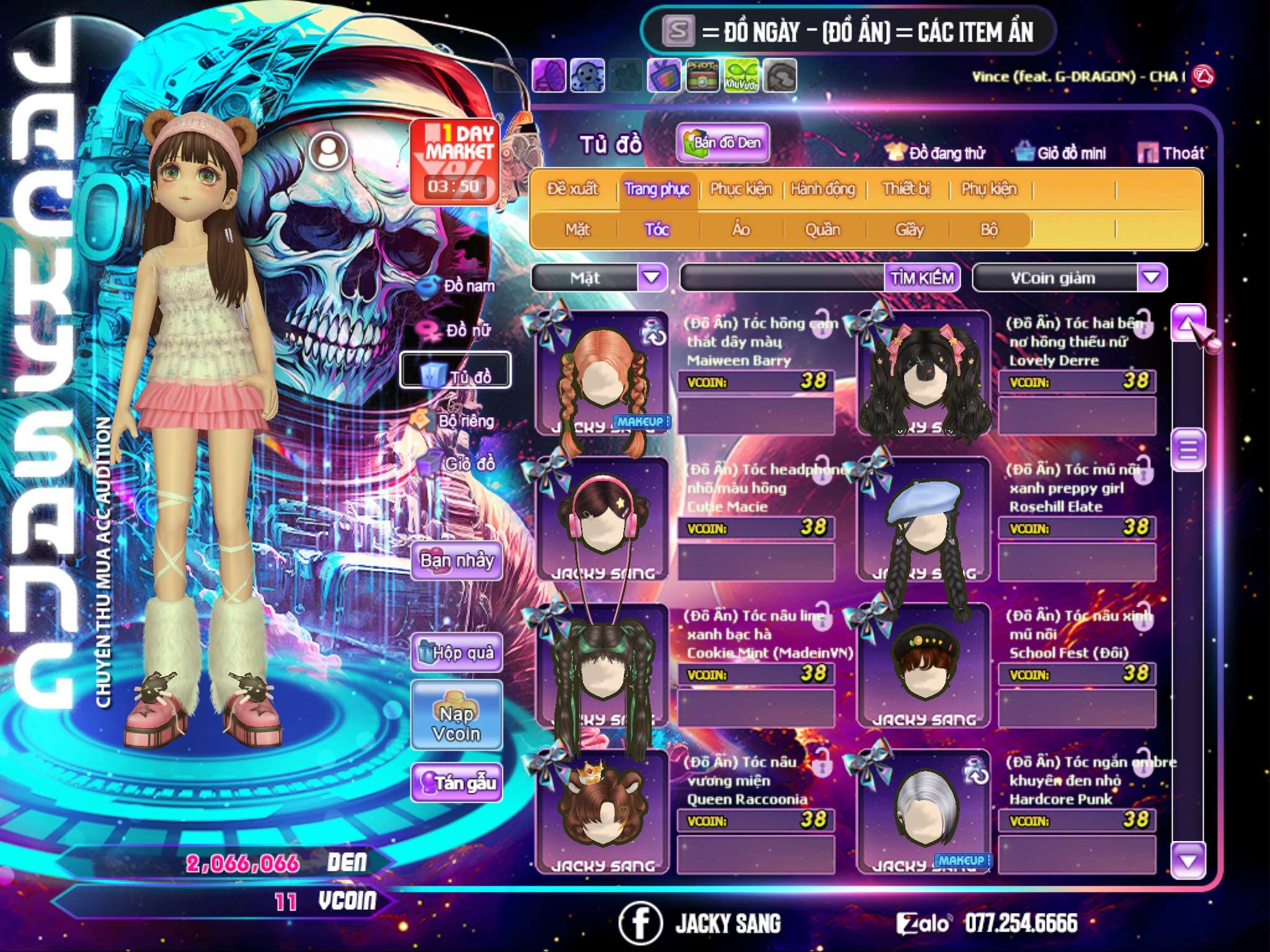The image size is (1270, 952).
Task: Open the 1 Day Market banner
Action: [455, 161]
